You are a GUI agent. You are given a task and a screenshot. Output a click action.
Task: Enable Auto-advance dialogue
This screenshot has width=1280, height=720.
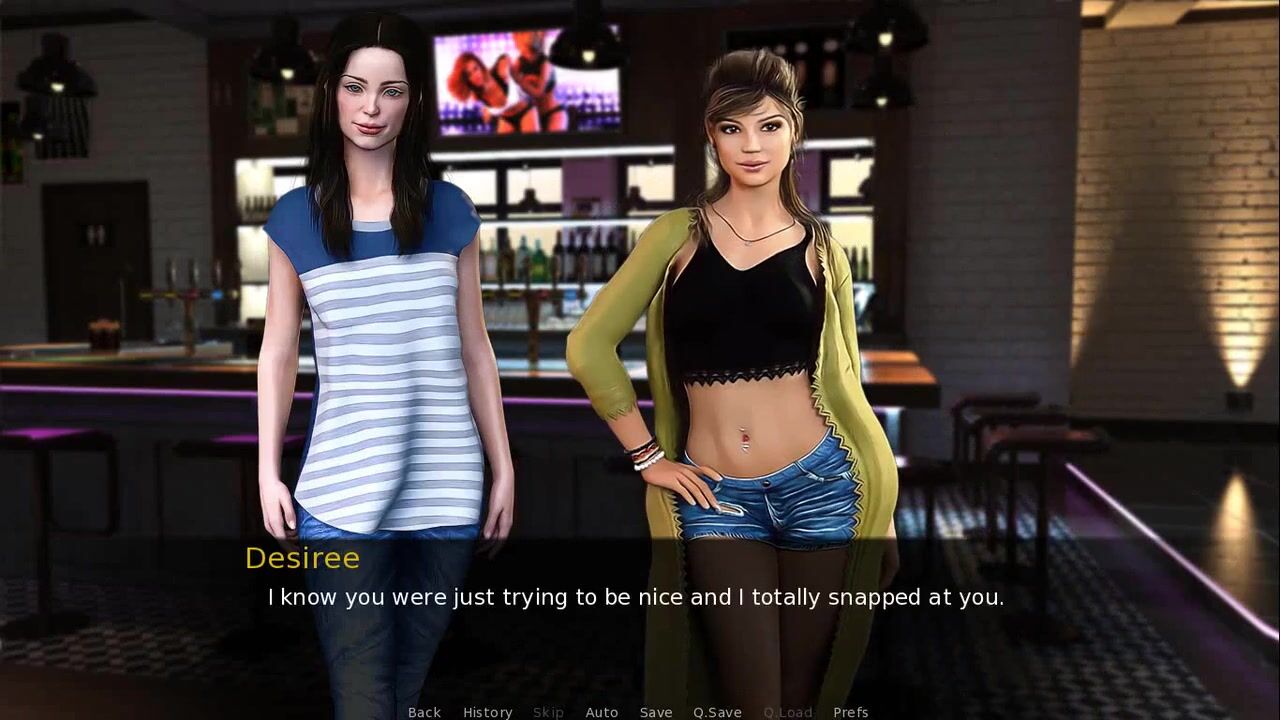pyautogui.click(x=601, y=712)
